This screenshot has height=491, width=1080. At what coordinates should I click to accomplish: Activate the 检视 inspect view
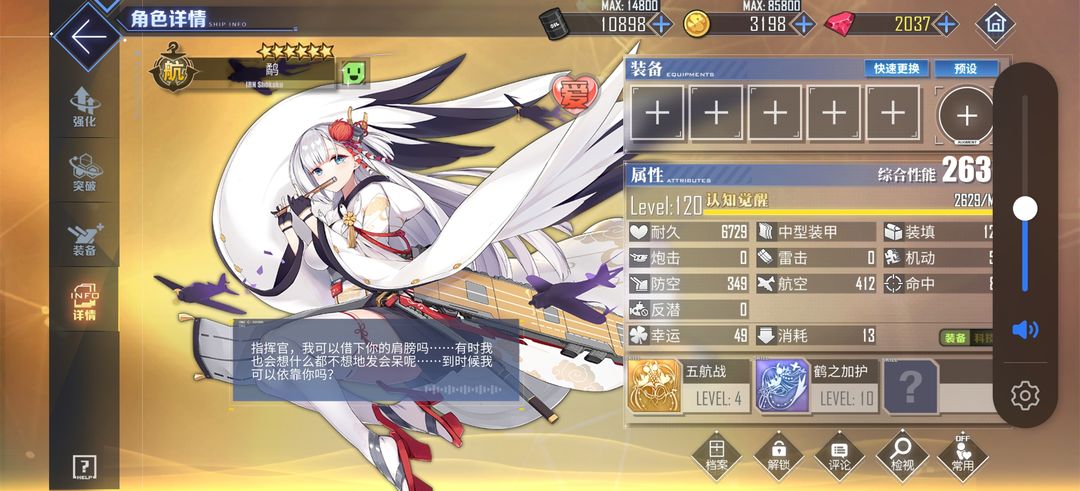901,456
